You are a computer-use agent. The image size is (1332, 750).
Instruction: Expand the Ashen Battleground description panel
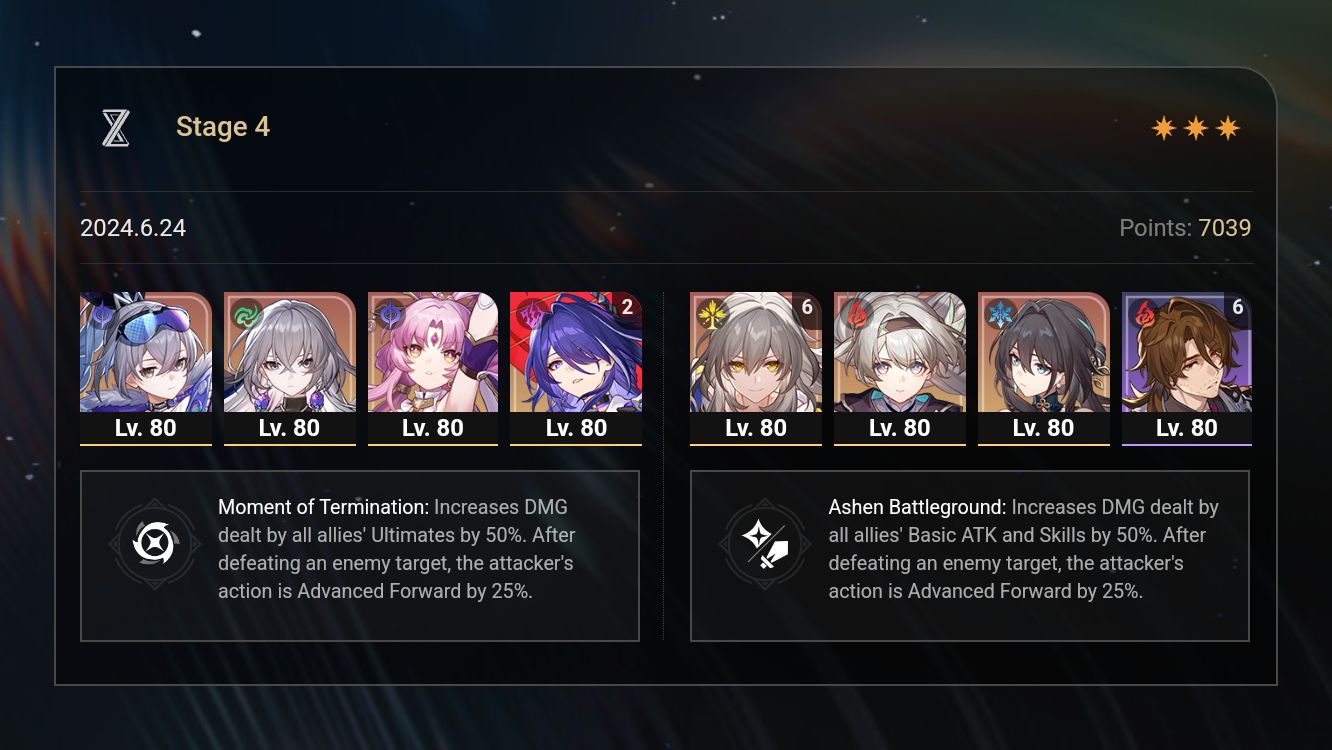tap(970, 555)
